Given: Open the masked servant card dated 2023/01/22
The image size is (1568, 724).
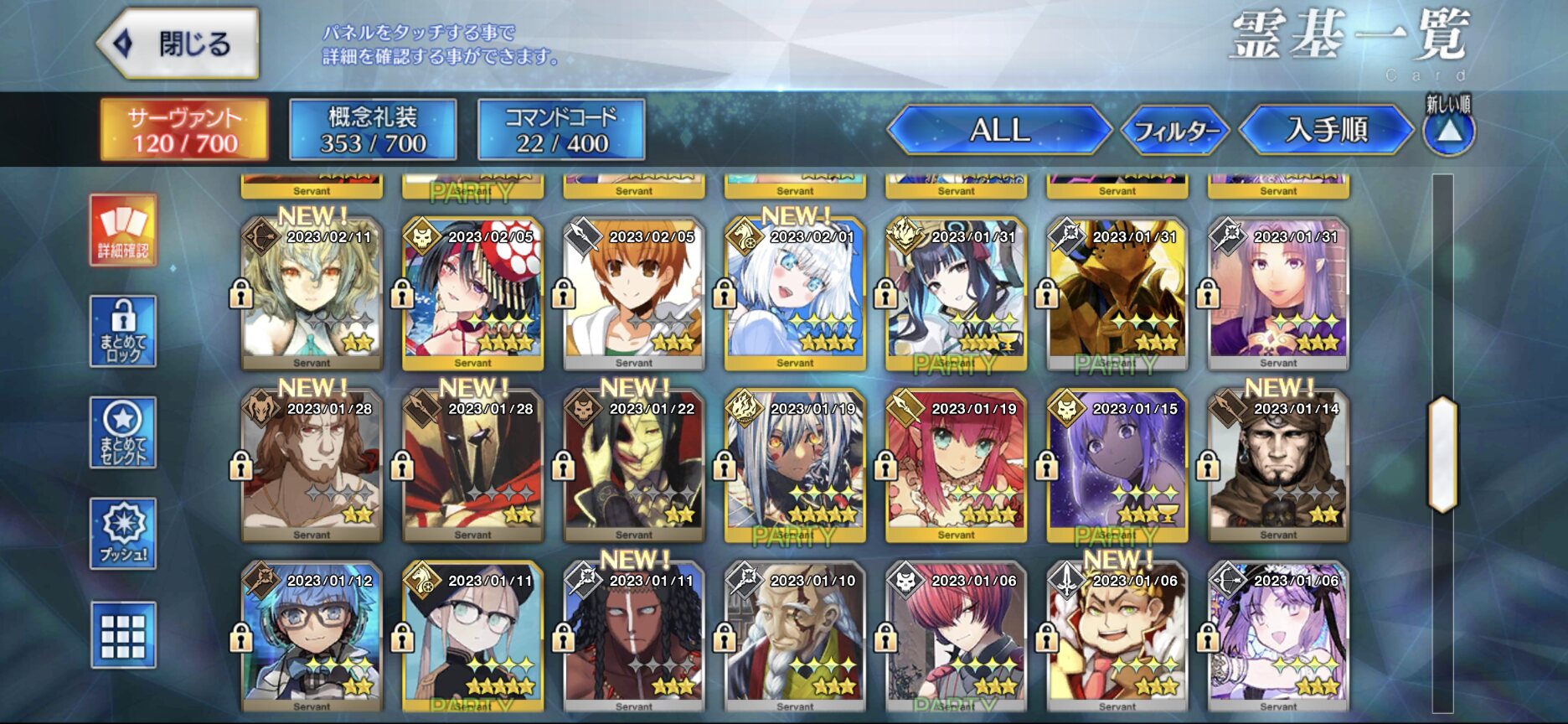Looking at the screenshot, I should click(634, 466).
